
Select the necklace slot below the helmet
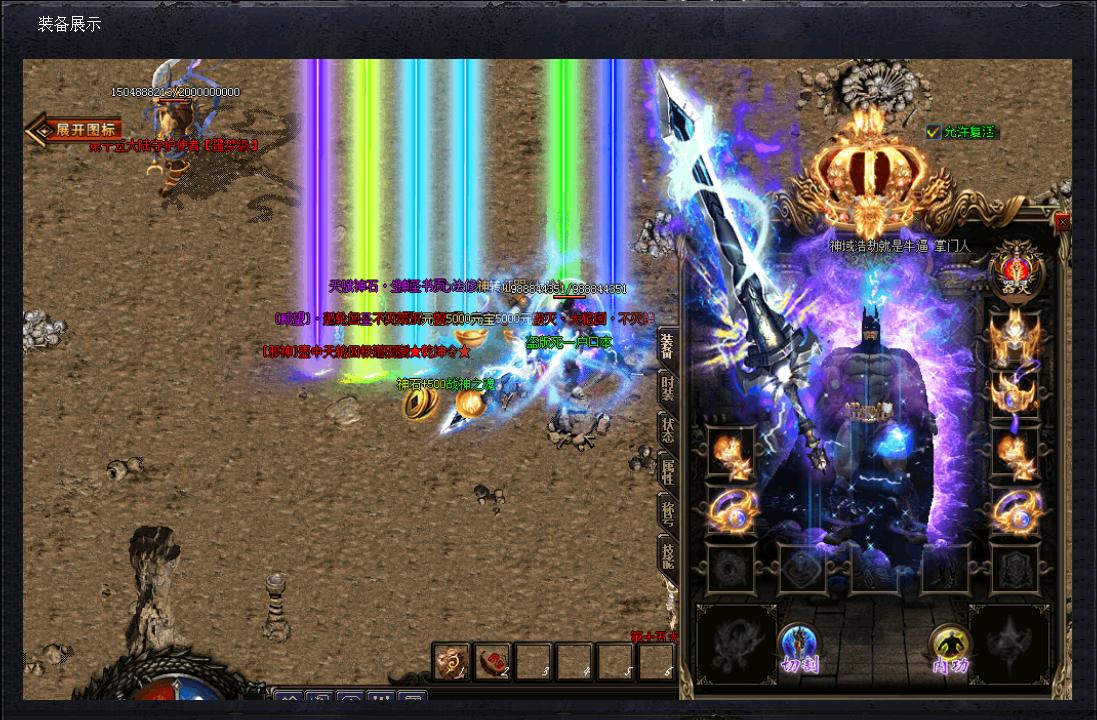pos(1014,393)
